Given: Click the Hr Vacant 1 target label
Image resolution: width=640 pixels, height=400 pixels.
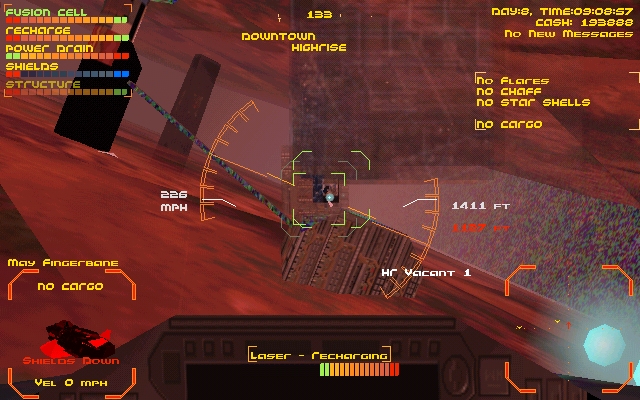Looking at the screenshot, I should [426, 272].
